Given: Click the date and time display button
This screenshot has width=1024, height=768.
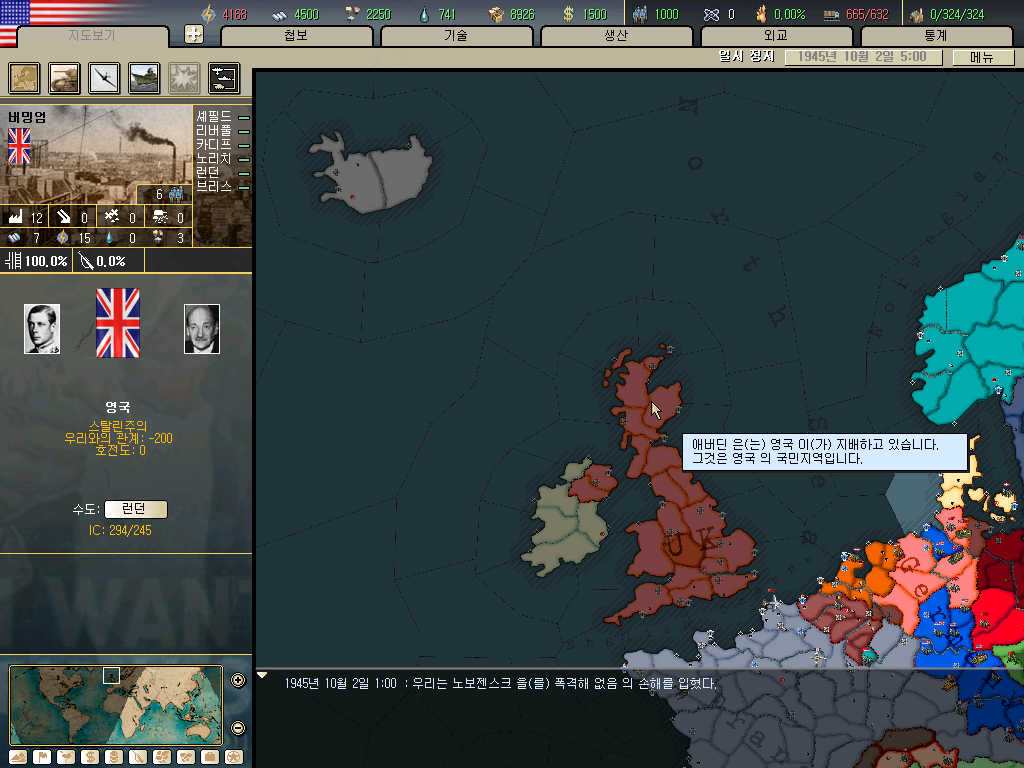Looking at the screenshot, I should pyautogui.click(x=864, y=57).
